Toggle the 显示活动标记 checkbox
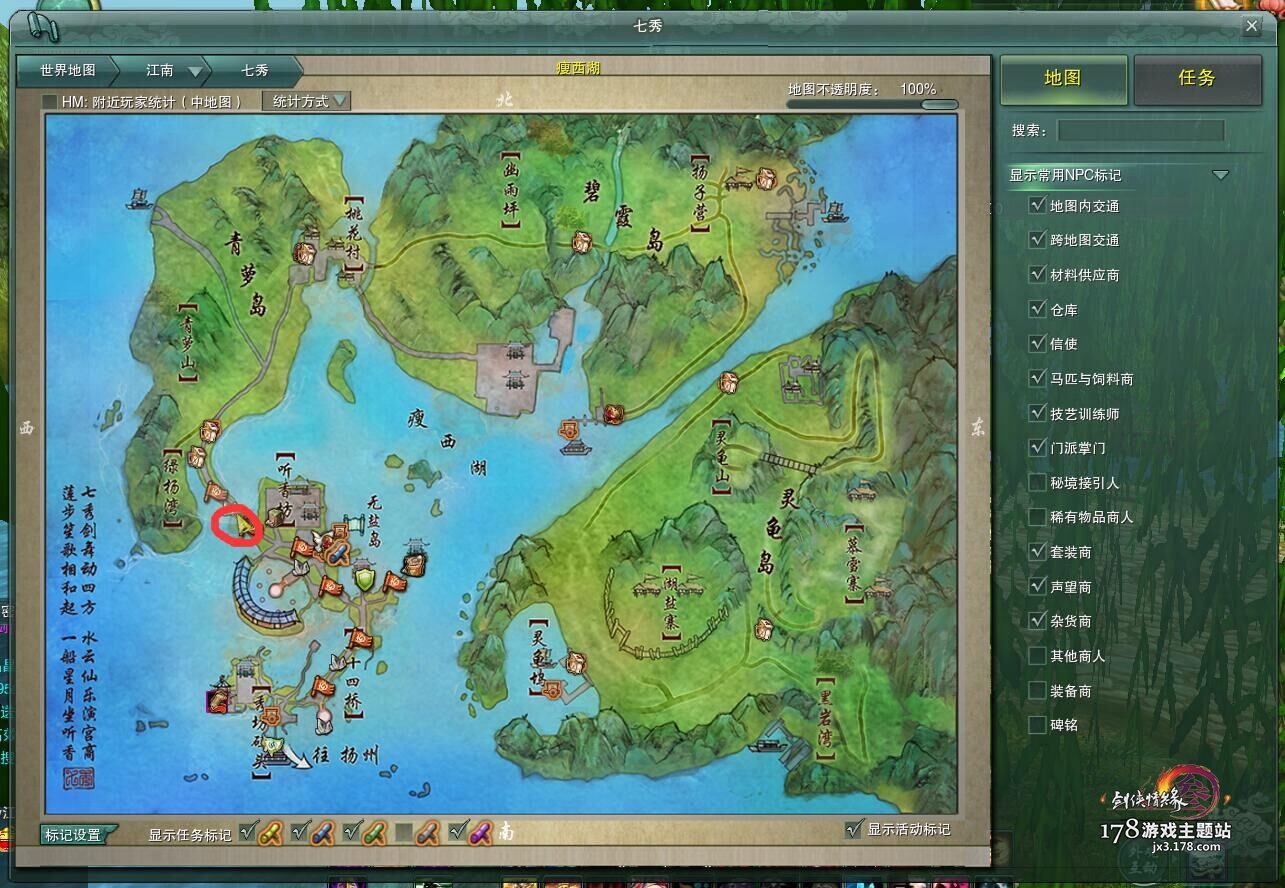This screenshot has height=888, width=1285. (853, 829)
